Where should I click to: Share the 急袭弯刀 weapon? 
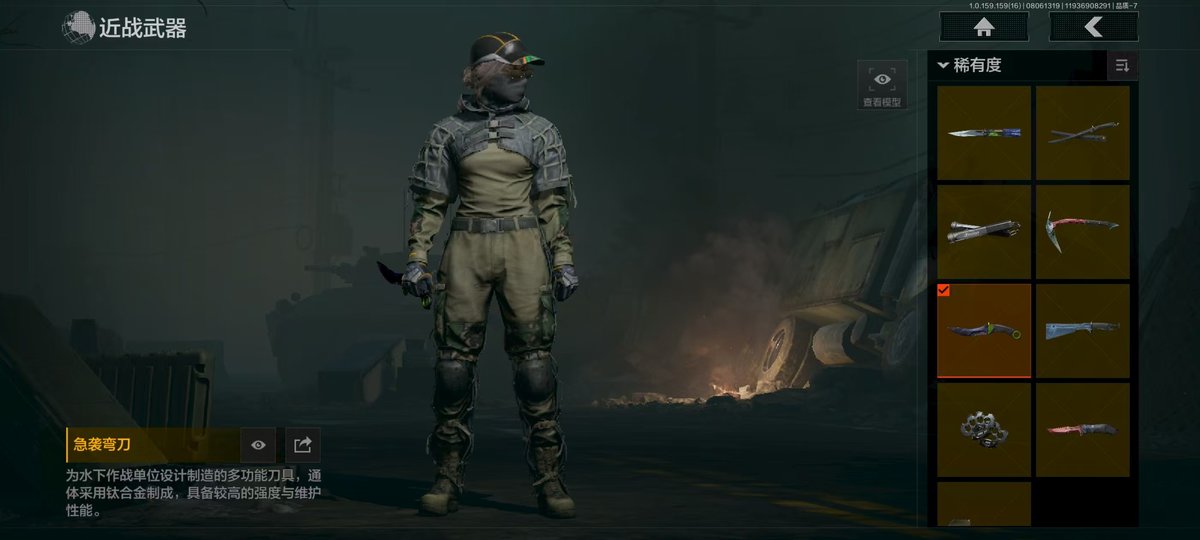(303, 445)
